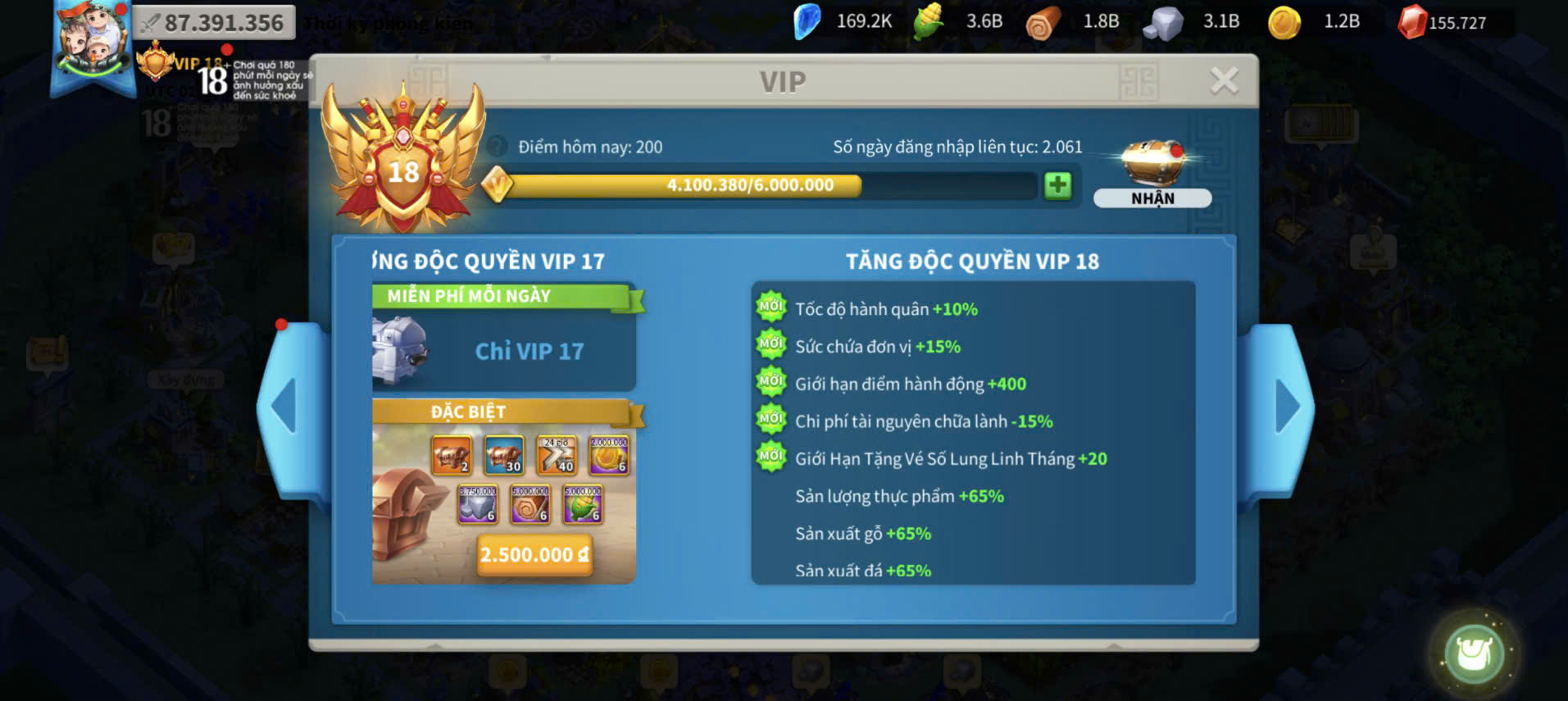Claim the VIP chest with NHẬN
The height and width of the screenshot is (701, 1568).
pyautogui.click(x=1152, y=198)
